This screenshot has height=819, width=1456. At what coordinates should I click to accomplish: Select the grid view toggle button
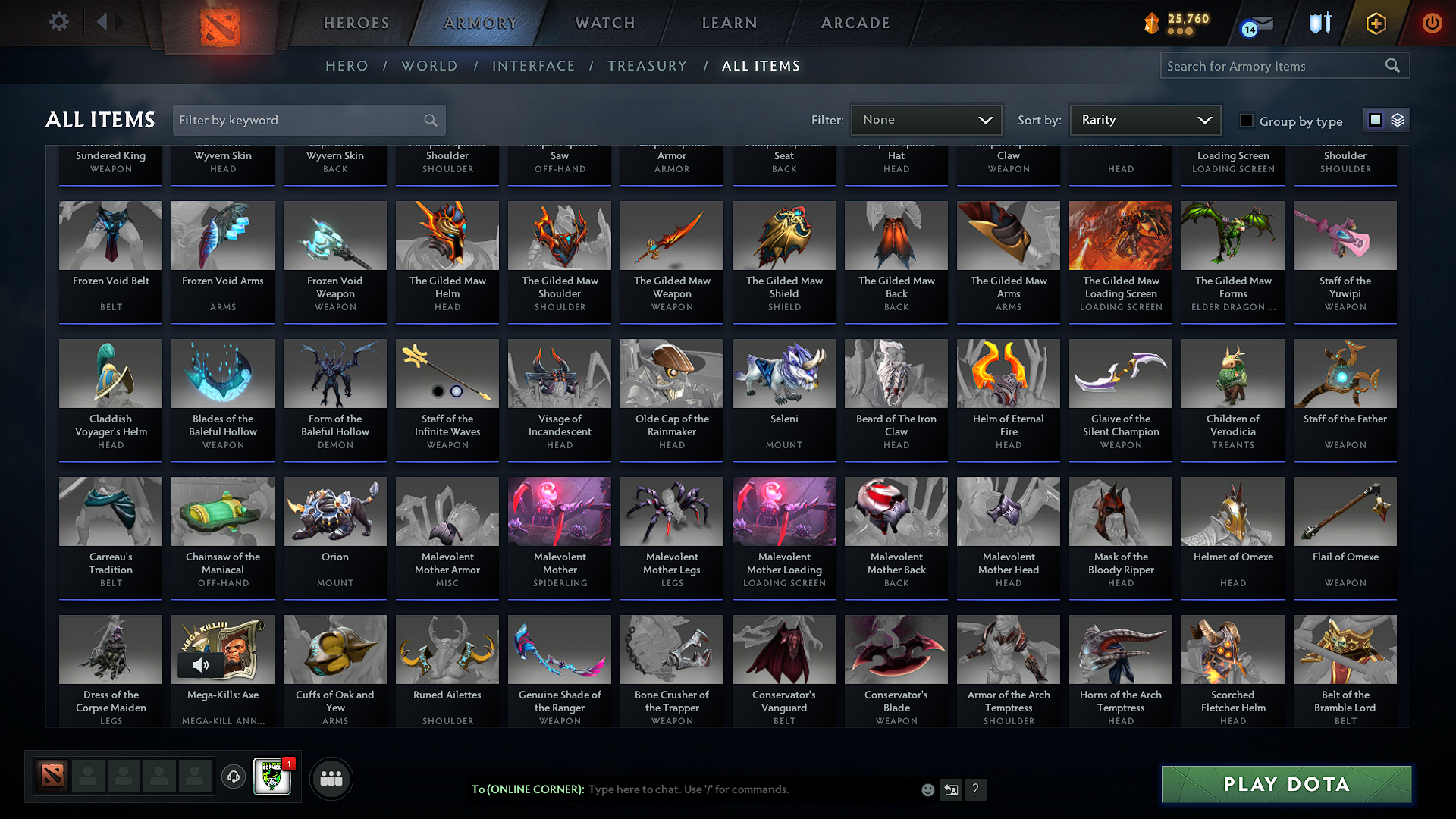pos(1376,120)
